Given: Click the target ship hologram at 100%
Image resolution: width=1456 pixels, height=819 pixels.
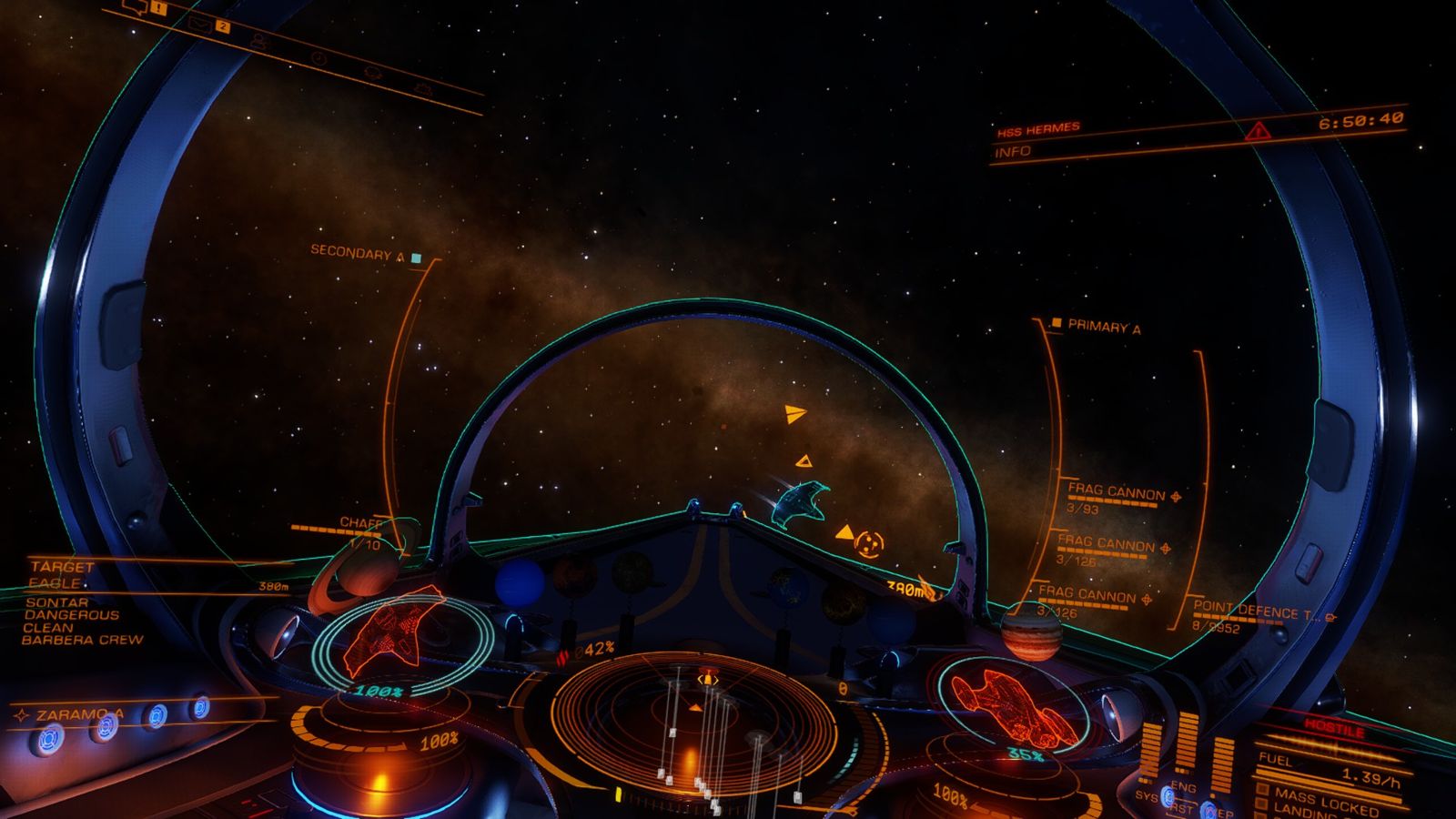Looking at the screenshot, I should (x=394, y=630).
